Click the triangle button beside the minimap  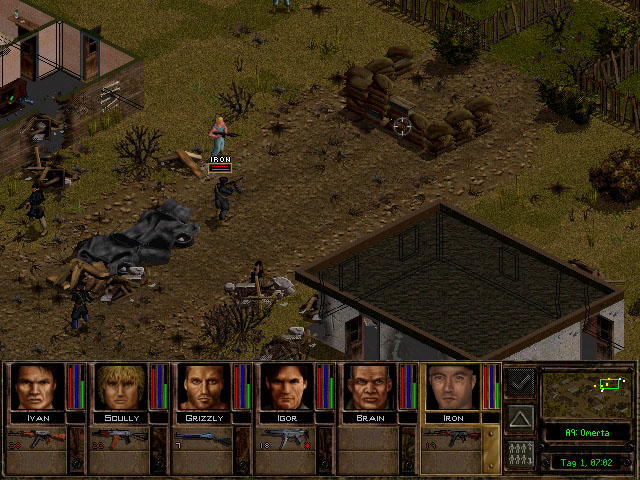click(520, 417)
